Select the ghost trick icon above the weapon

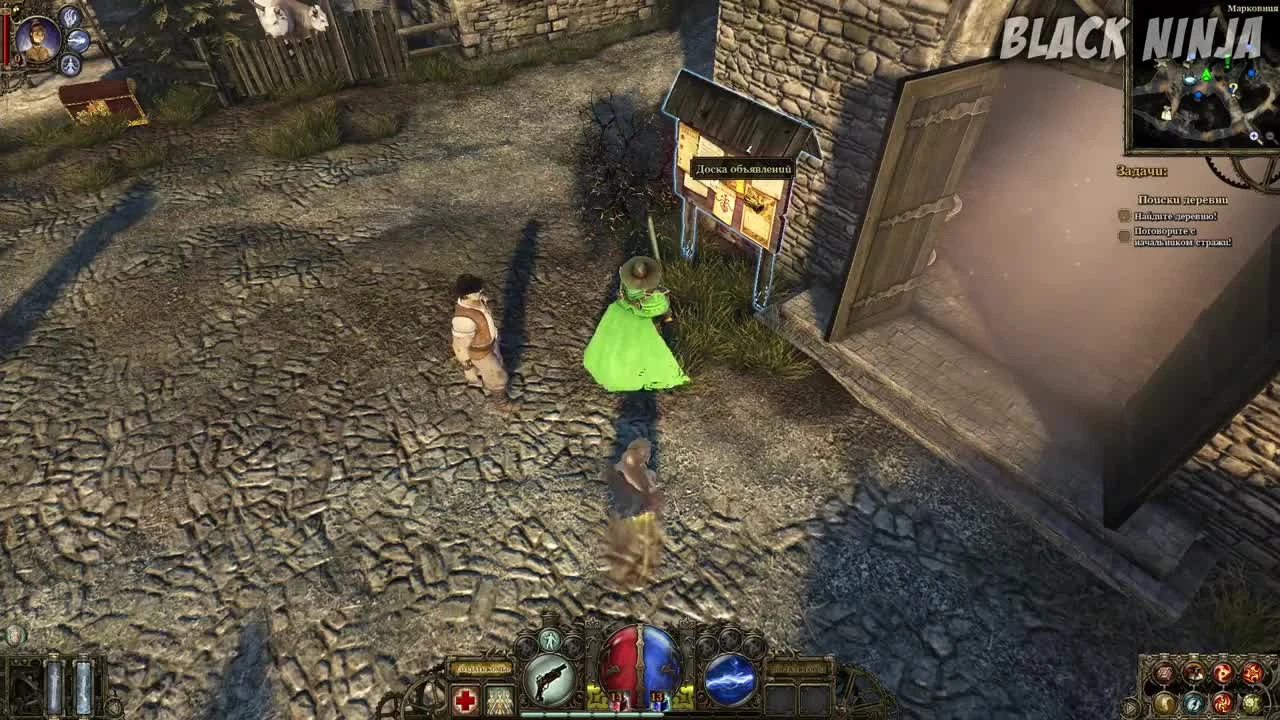click(x=551, y=639)
